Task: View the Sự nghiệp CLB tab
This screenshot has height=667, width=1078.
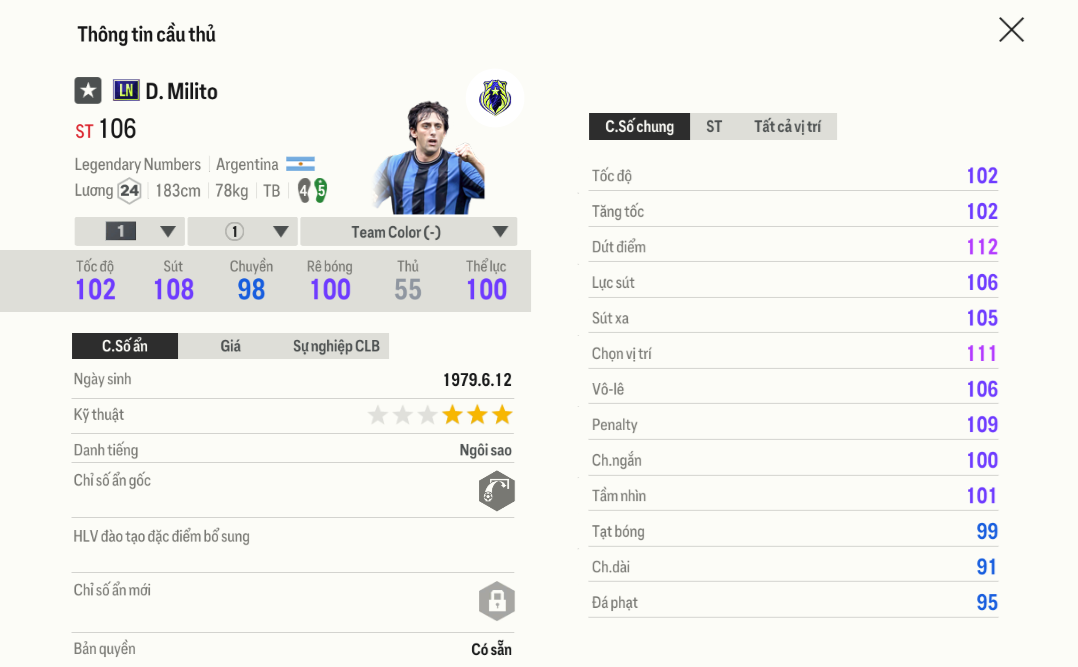Action: click(x=336, y=346)
